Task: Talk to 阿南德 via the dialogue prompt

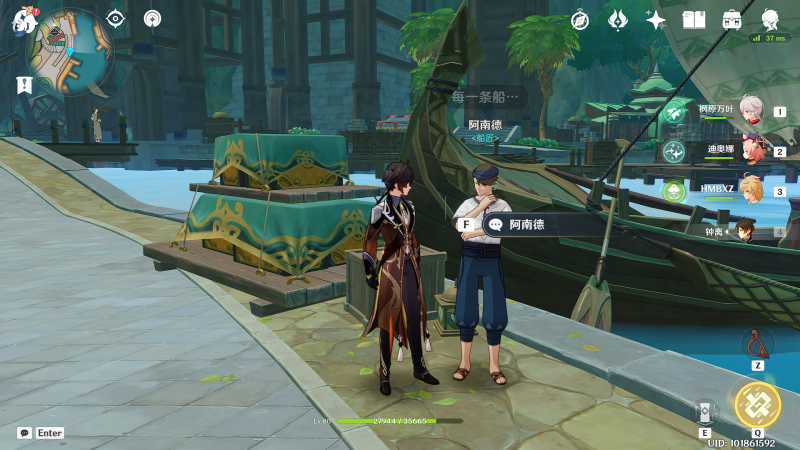Action: point(530,225)
